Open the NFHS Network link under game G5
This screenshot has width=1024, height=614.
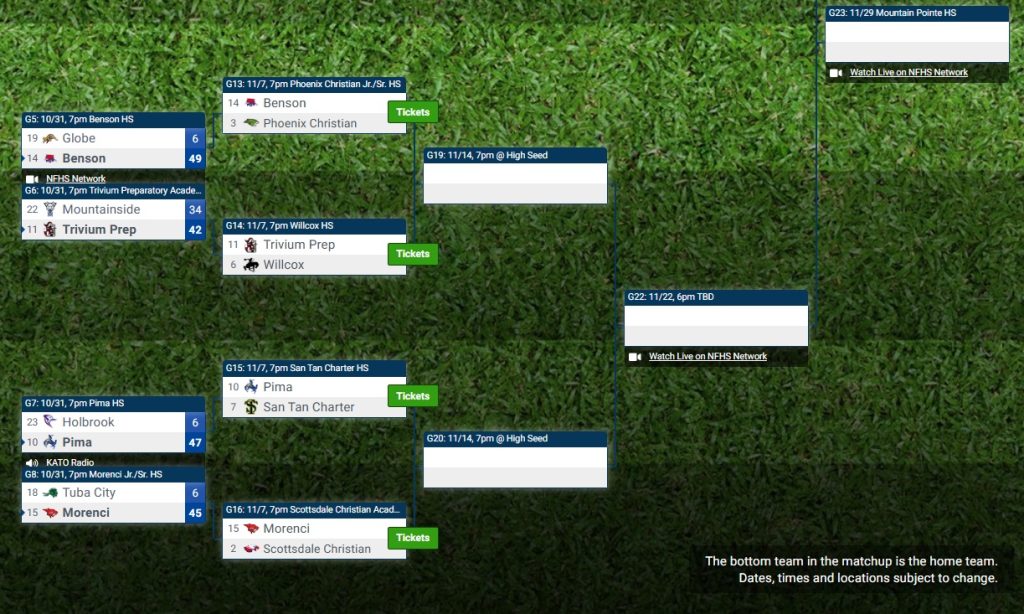75,179
